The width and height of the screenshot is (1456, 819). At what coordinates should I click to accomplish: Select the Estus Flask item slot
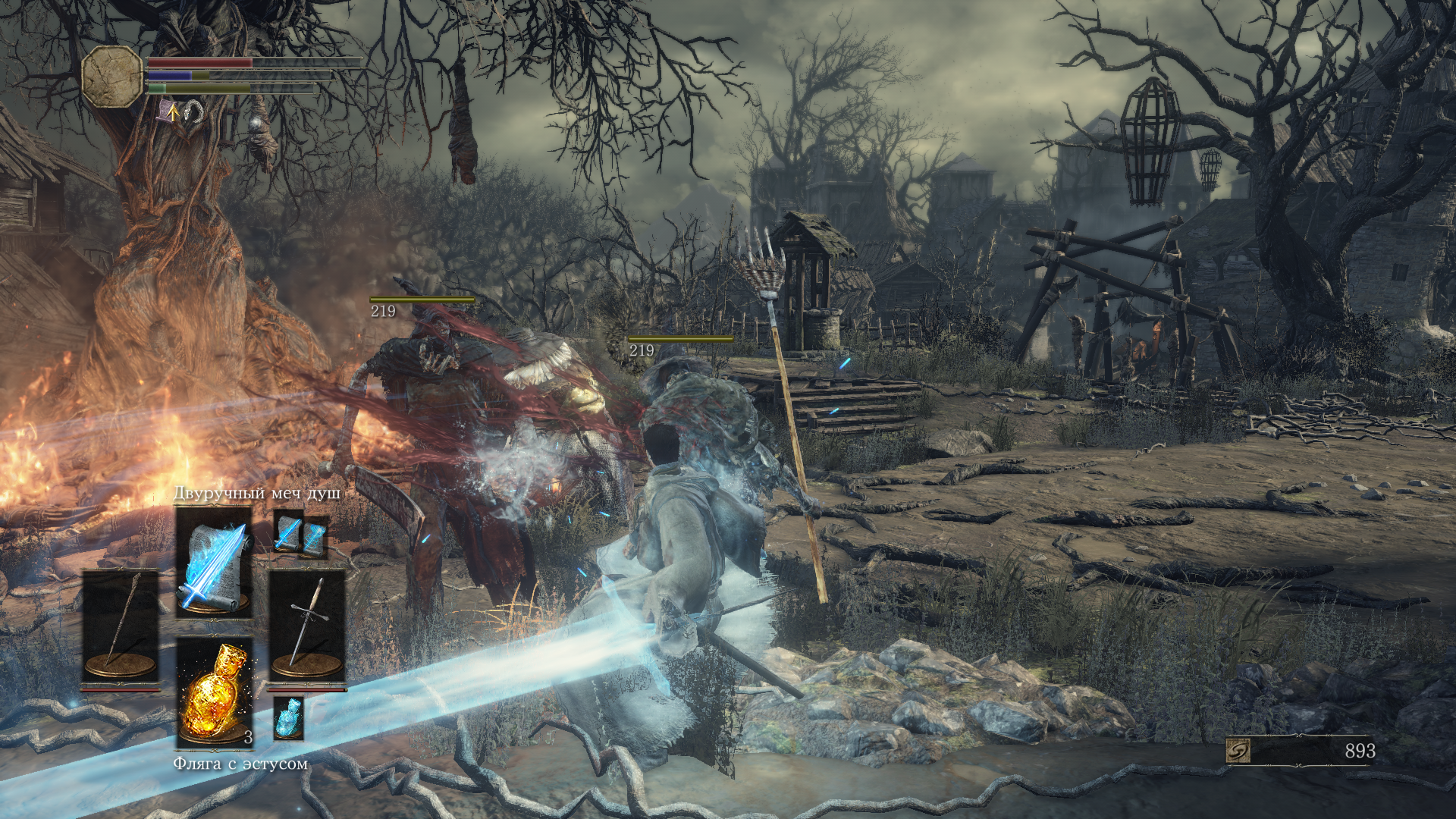[x=215, y=692]
